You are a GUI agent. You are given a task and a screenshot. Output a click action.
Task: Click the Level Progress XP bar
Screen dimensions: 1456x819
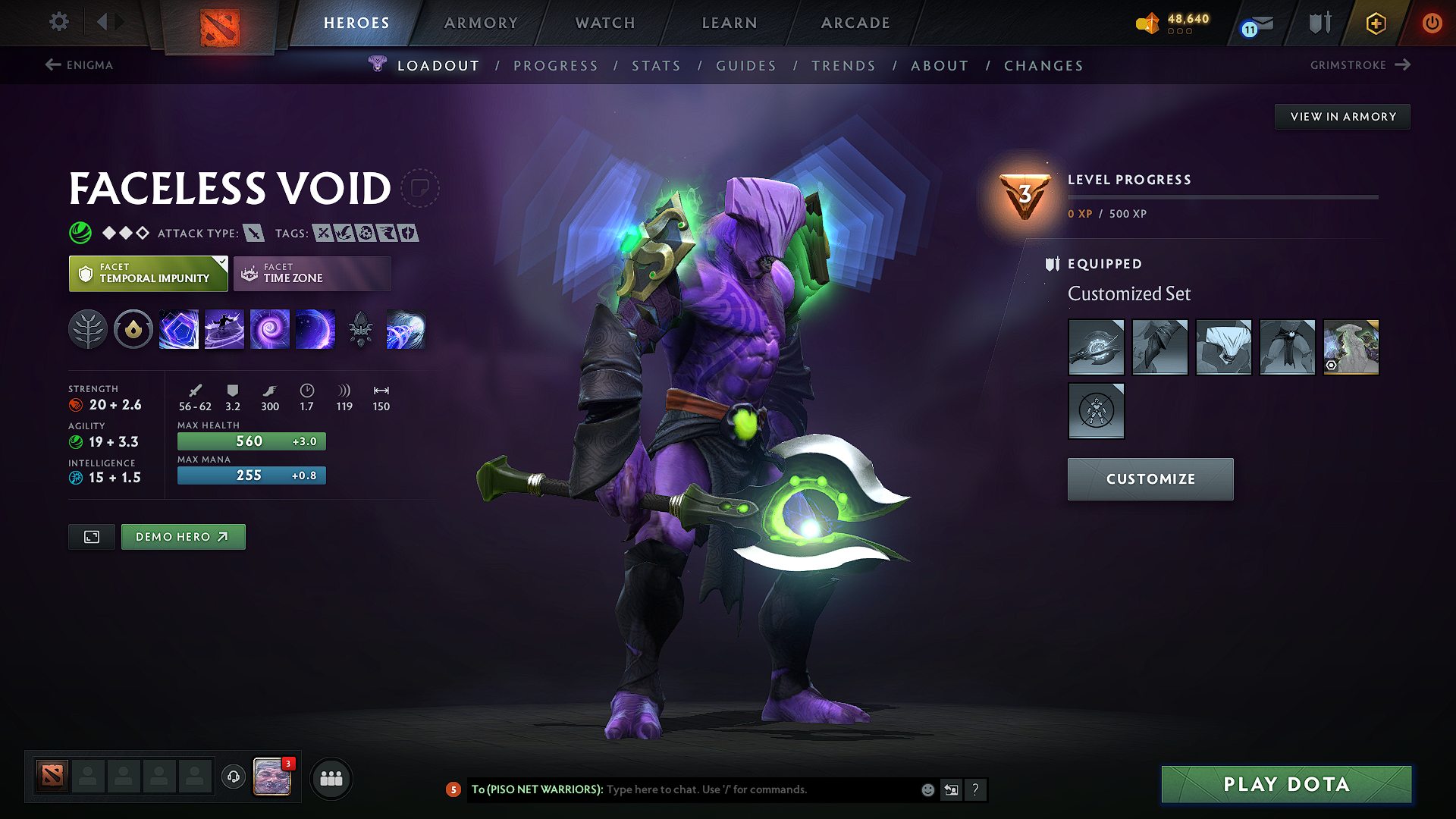(1222, 197)
